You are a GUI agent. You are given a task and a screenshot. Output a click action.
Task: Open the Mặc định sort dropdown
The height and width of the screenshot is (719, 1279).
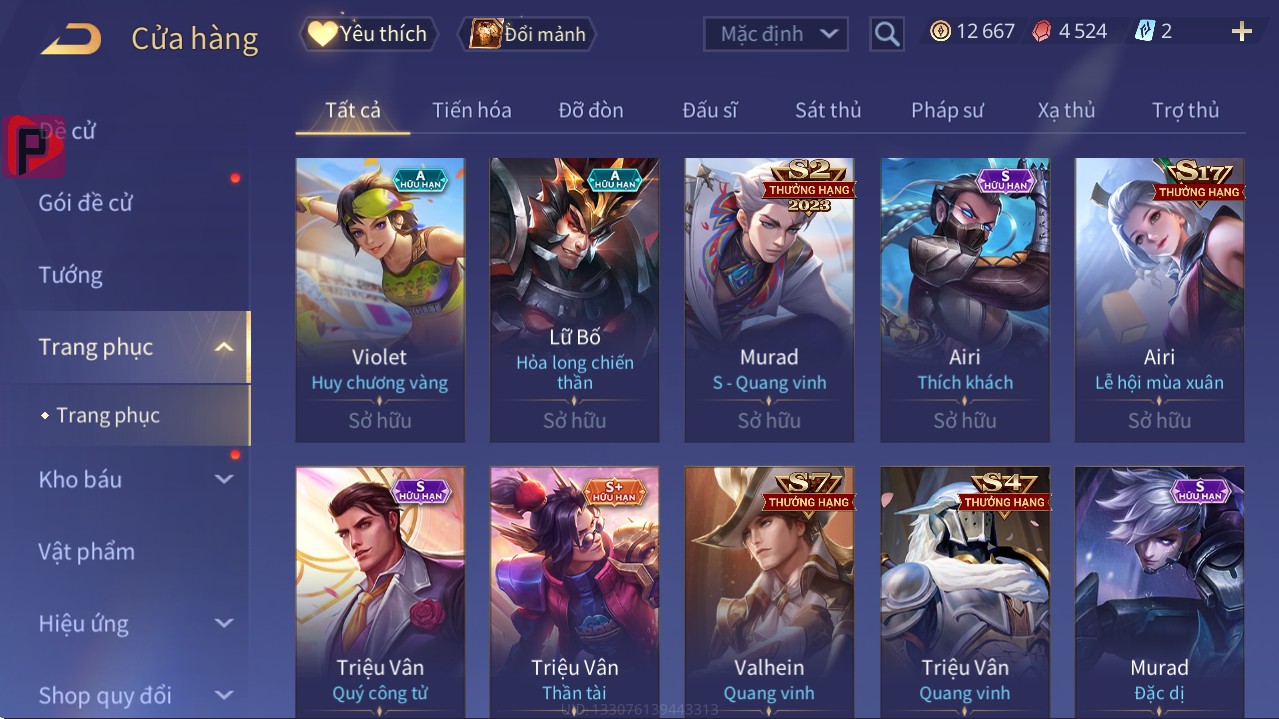[775, 34]
